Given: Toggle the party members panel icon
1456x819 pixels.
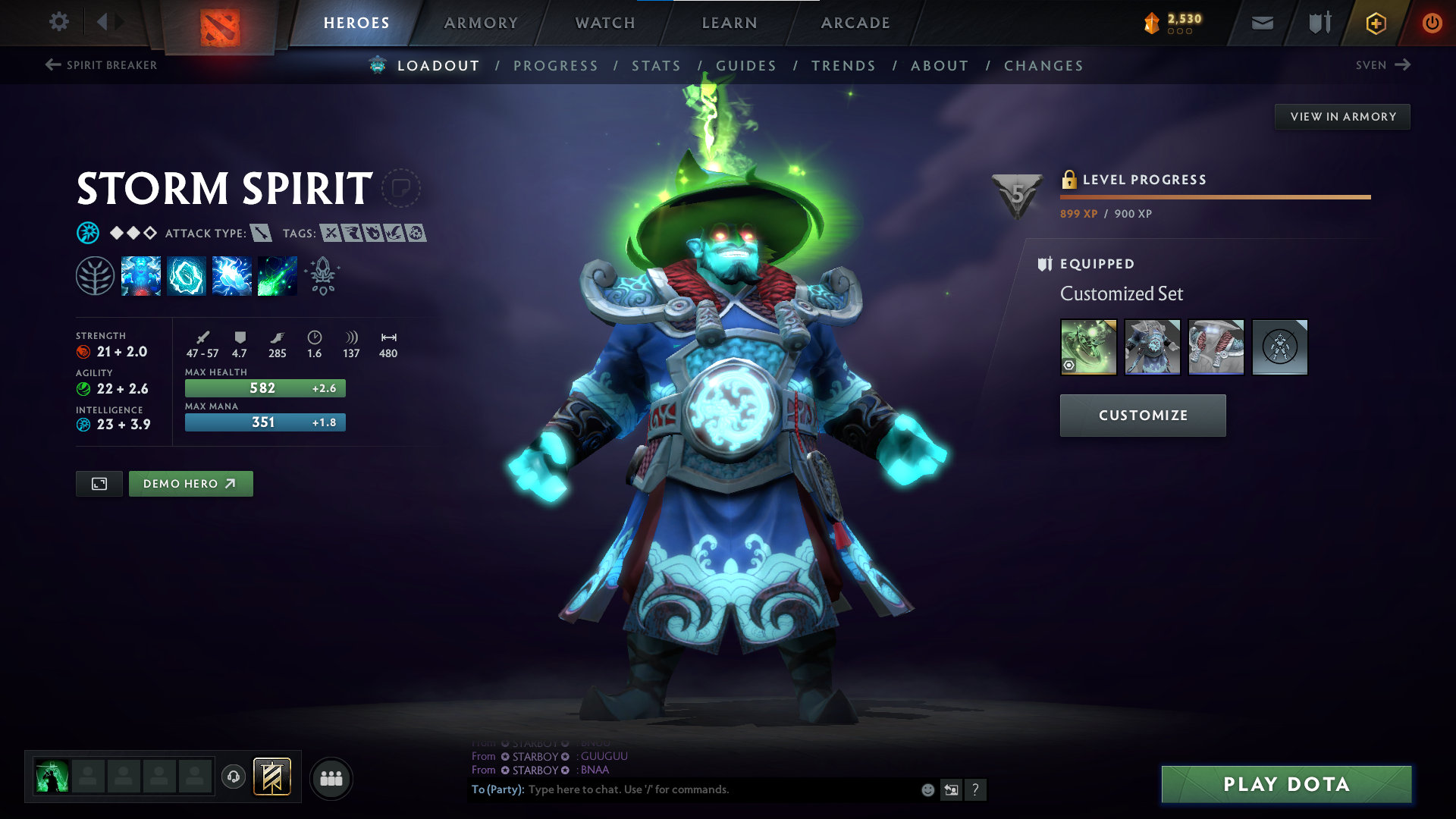Looking at the screenshot, I should pos(330,778).
